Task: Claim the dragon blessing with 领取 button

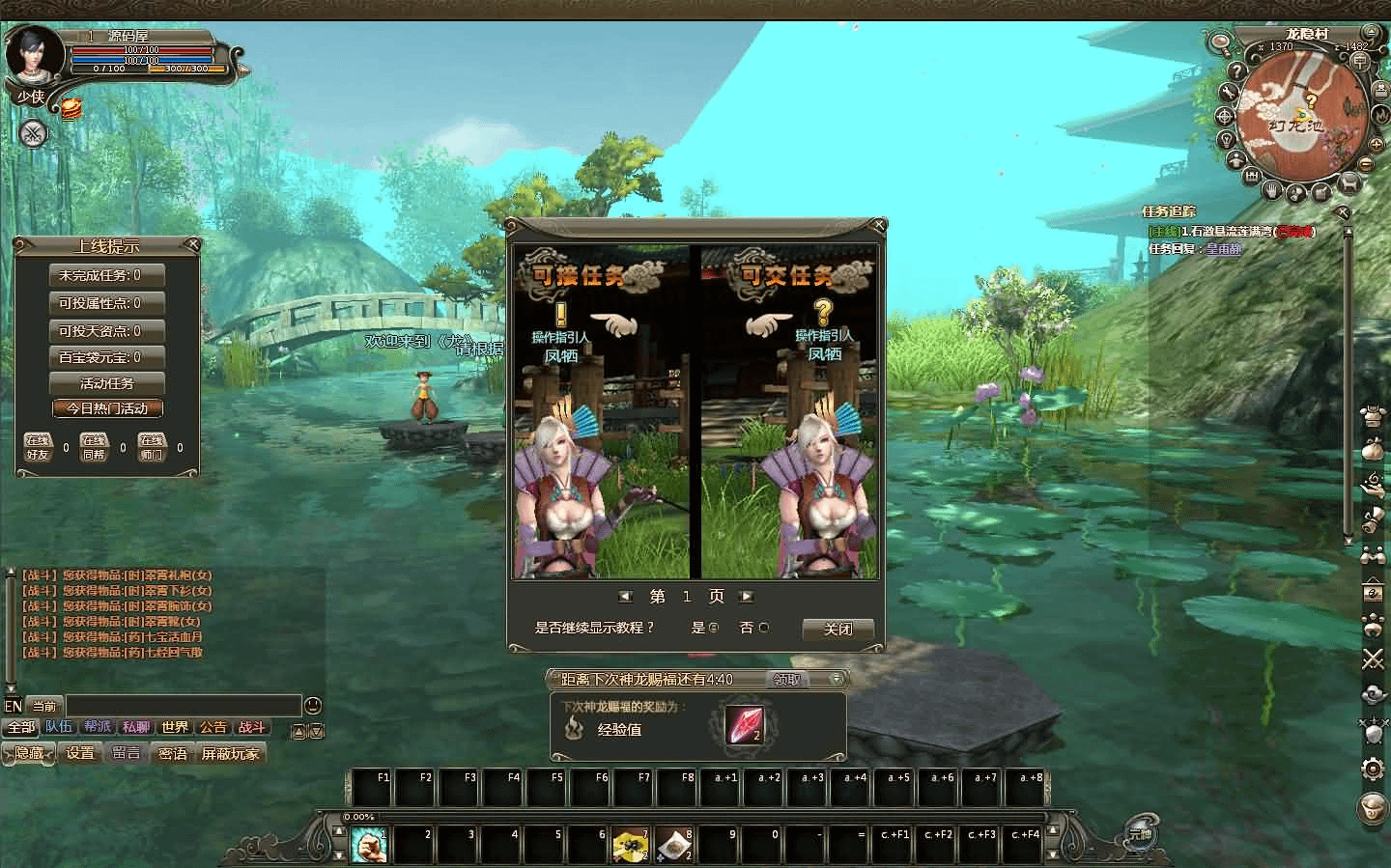Action: pyautogui.click(x=787, y=680)
